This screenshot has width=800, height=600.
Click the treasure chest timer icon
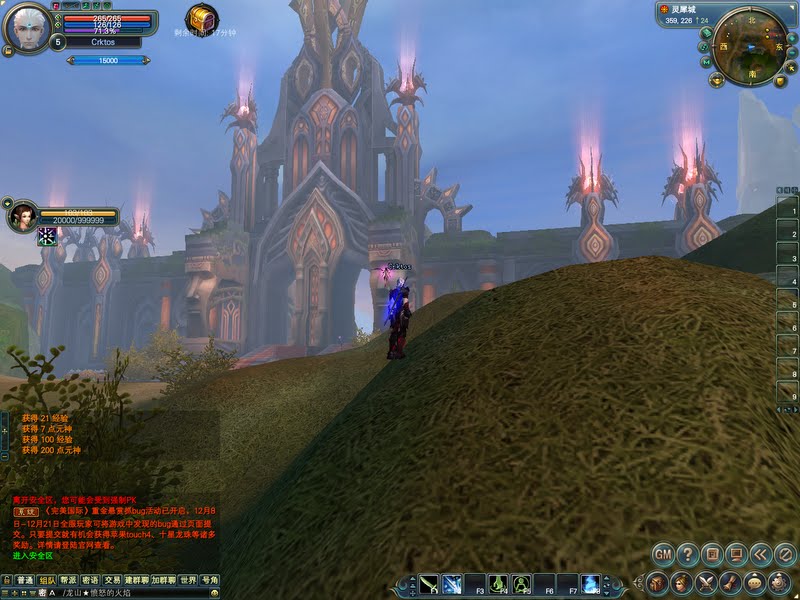[202, 17]
